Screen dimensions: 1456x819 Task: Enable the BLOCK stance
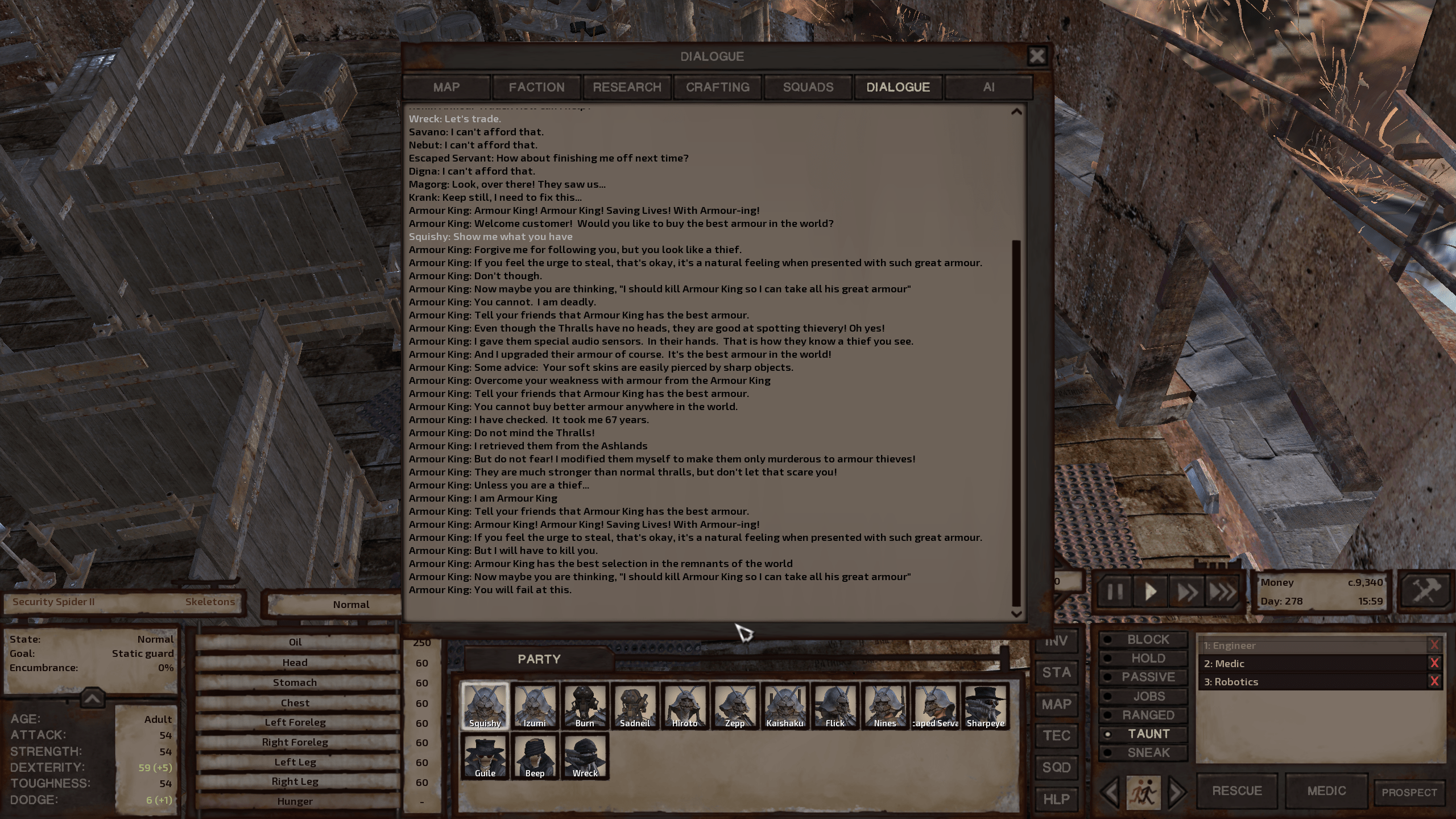(1143, 639)
